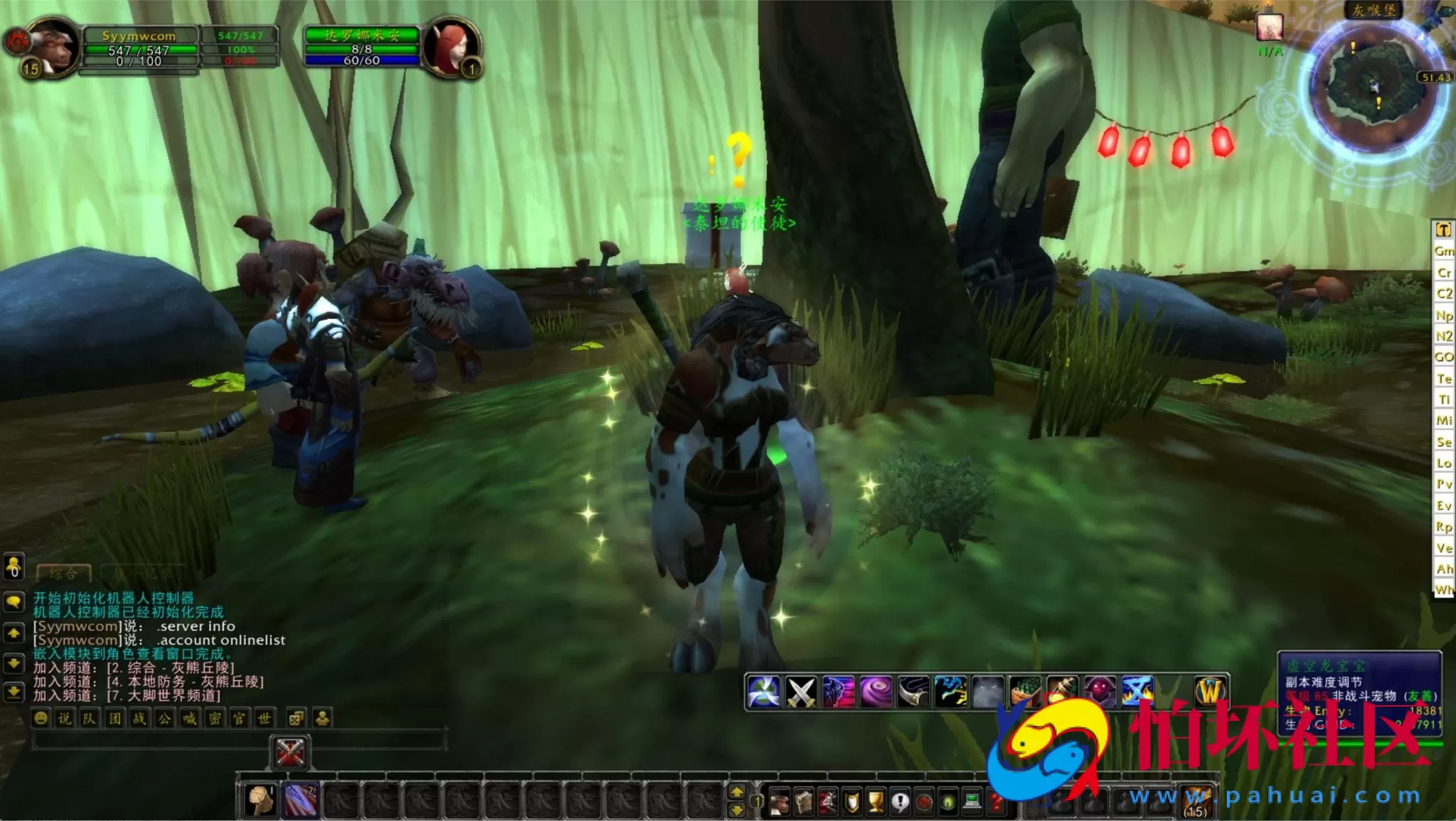1456x821 pixels.
Task: Toggle the green eye icon in the micro menu
Action: pos(947,800)
